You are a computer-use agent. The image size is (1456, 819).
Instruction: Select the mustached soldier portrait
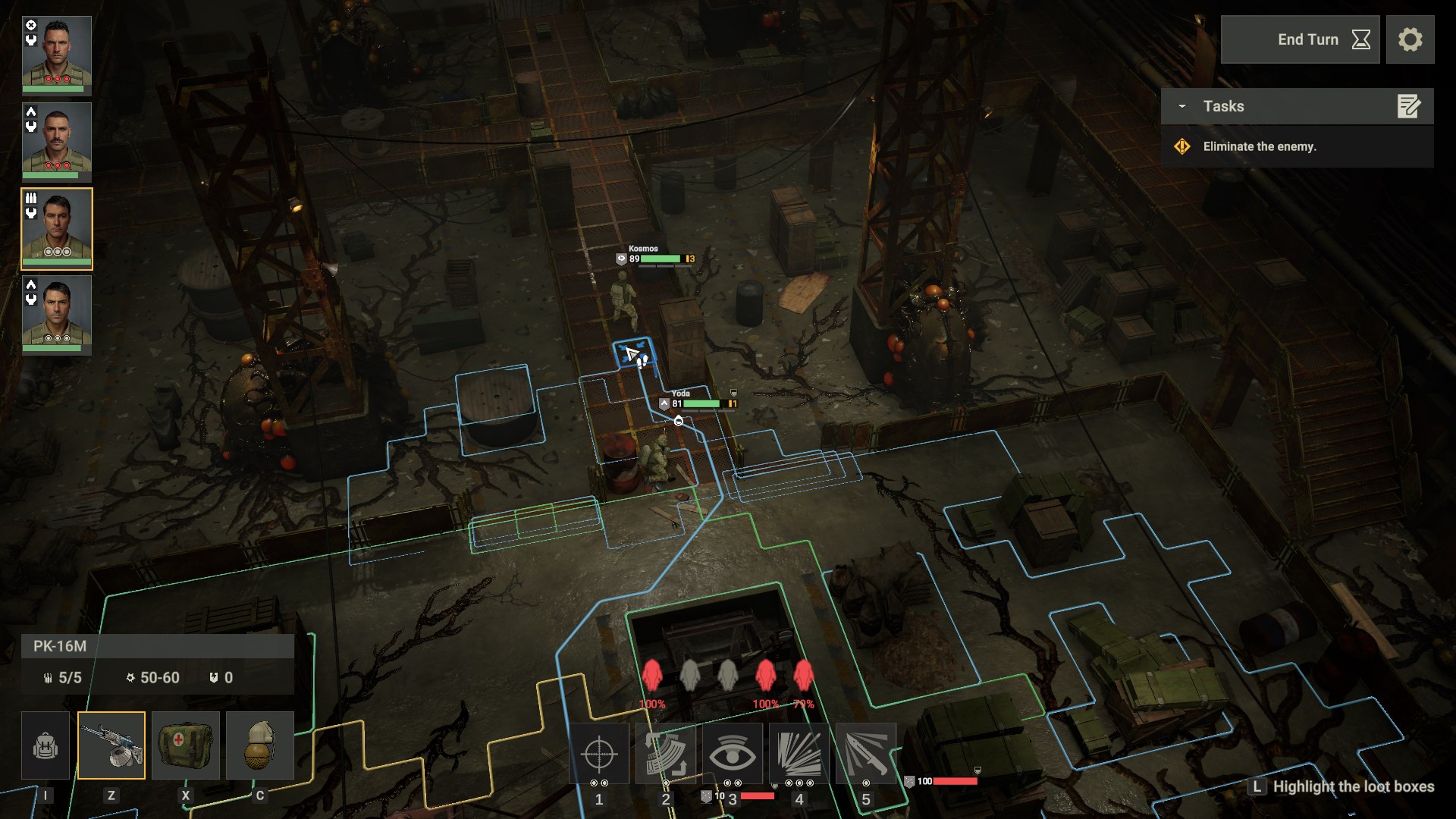coord(57,141)
